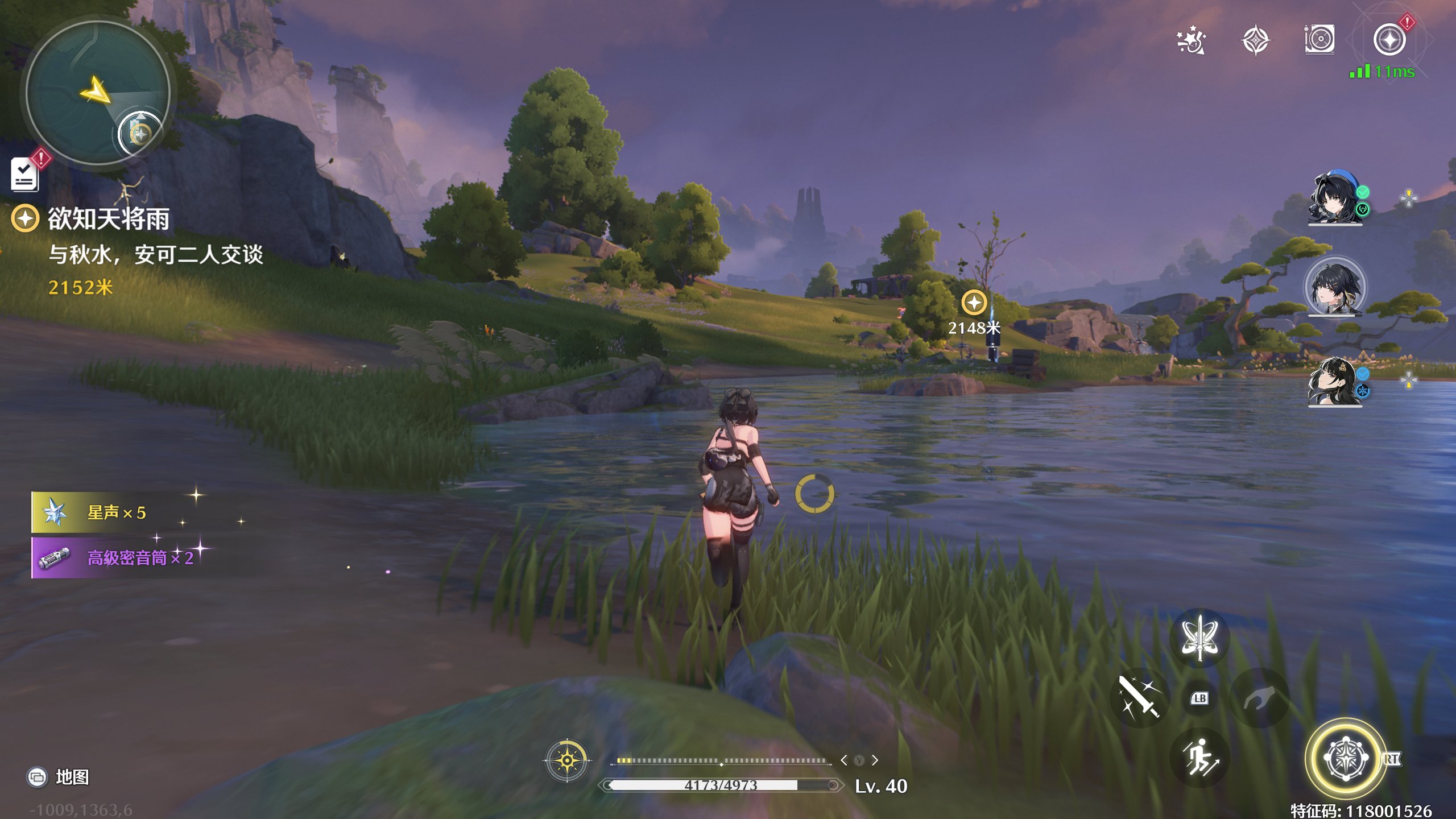Select the circled active character portrait
The height and width of the screenshot is (819, 1456).
[x=1334, y=286]
